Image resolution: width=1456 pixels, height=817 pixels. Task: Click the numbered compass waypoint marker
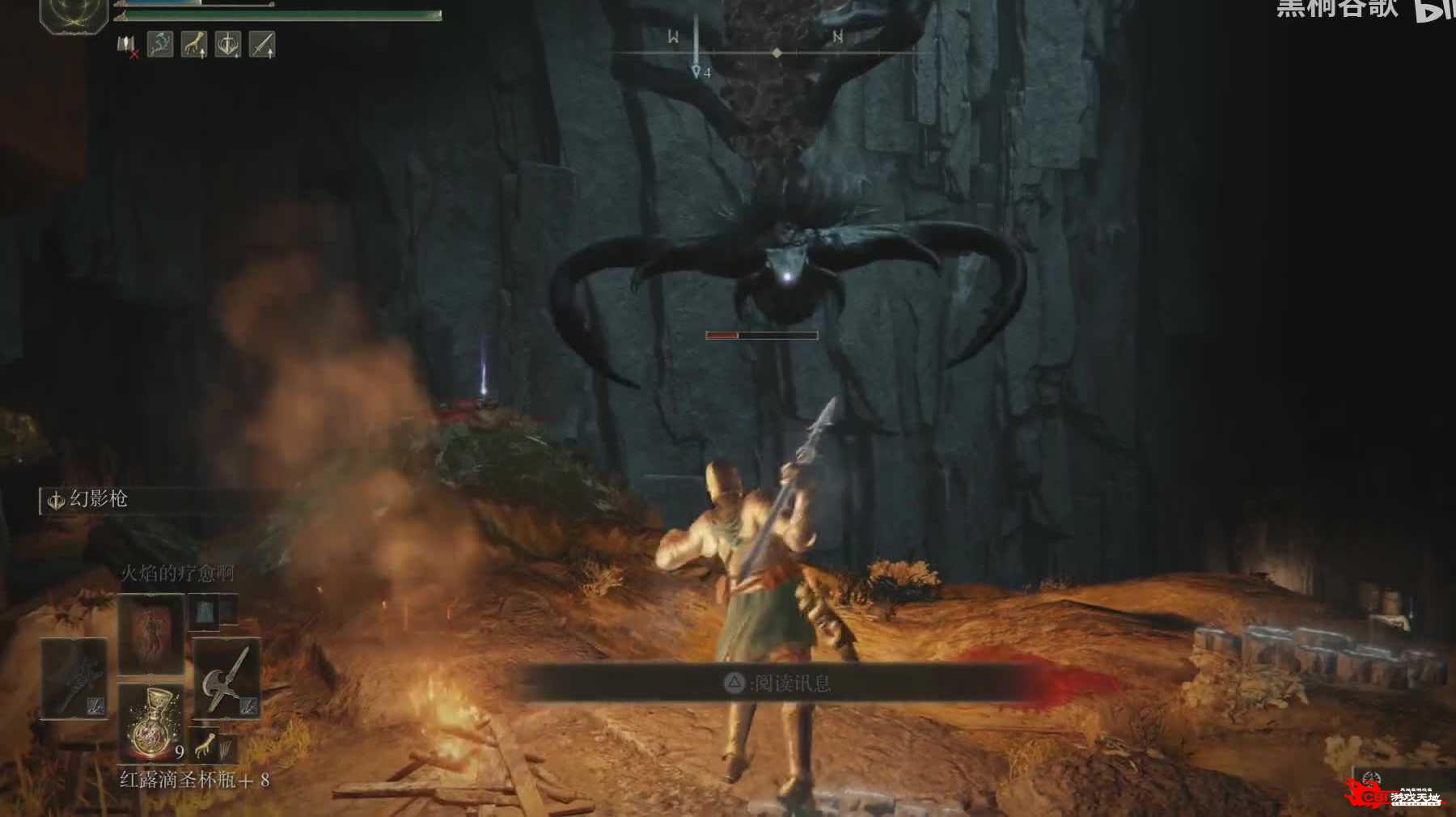point(697,72)
